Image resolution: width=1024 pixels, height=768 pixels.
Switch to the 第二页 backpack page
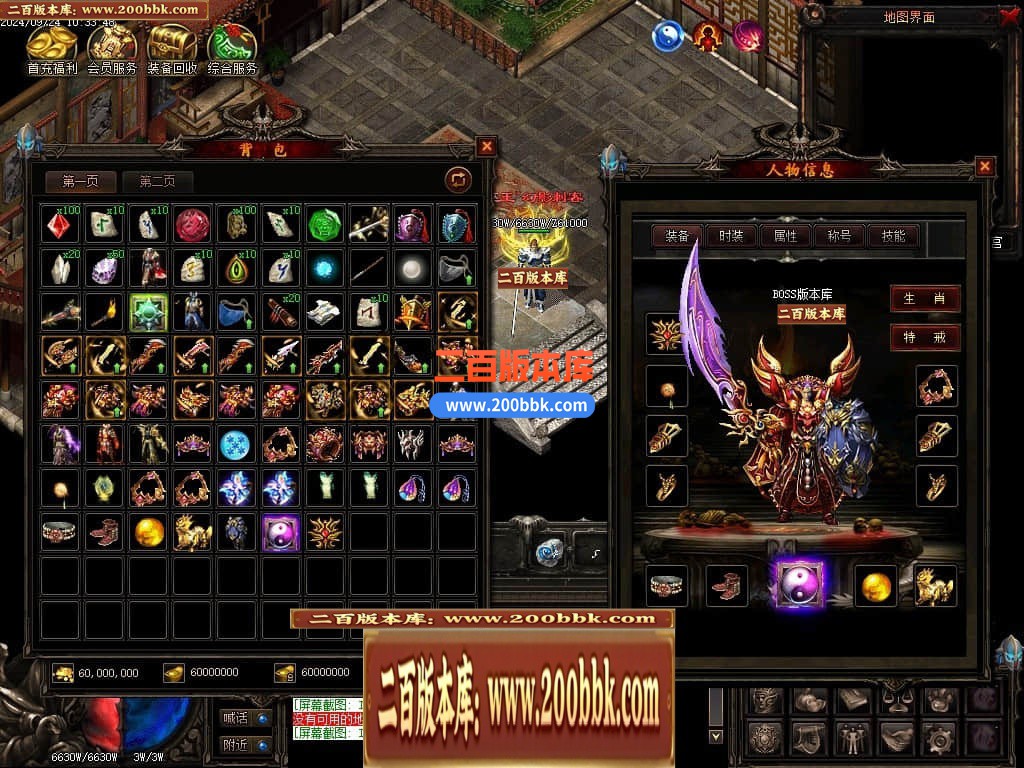point(157,181)
